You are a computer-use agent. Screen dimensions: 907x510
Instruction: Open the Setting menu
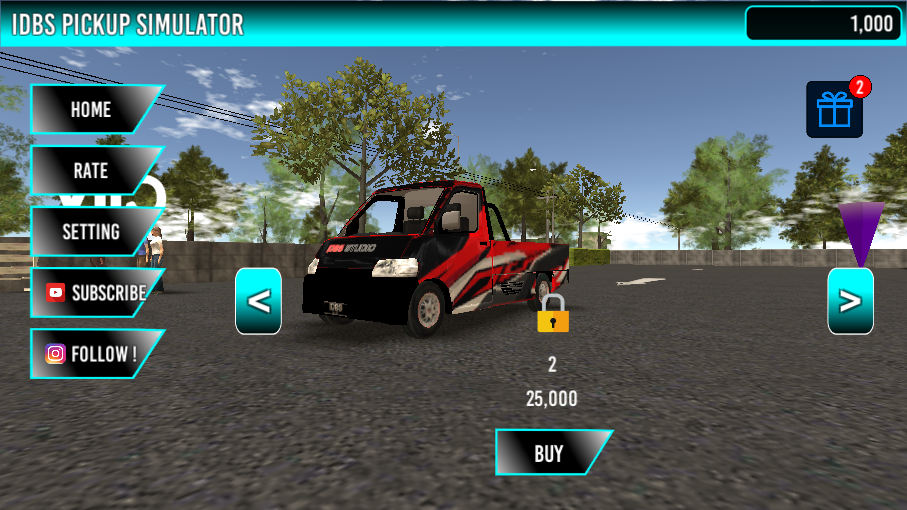click(x=91, y=232)
